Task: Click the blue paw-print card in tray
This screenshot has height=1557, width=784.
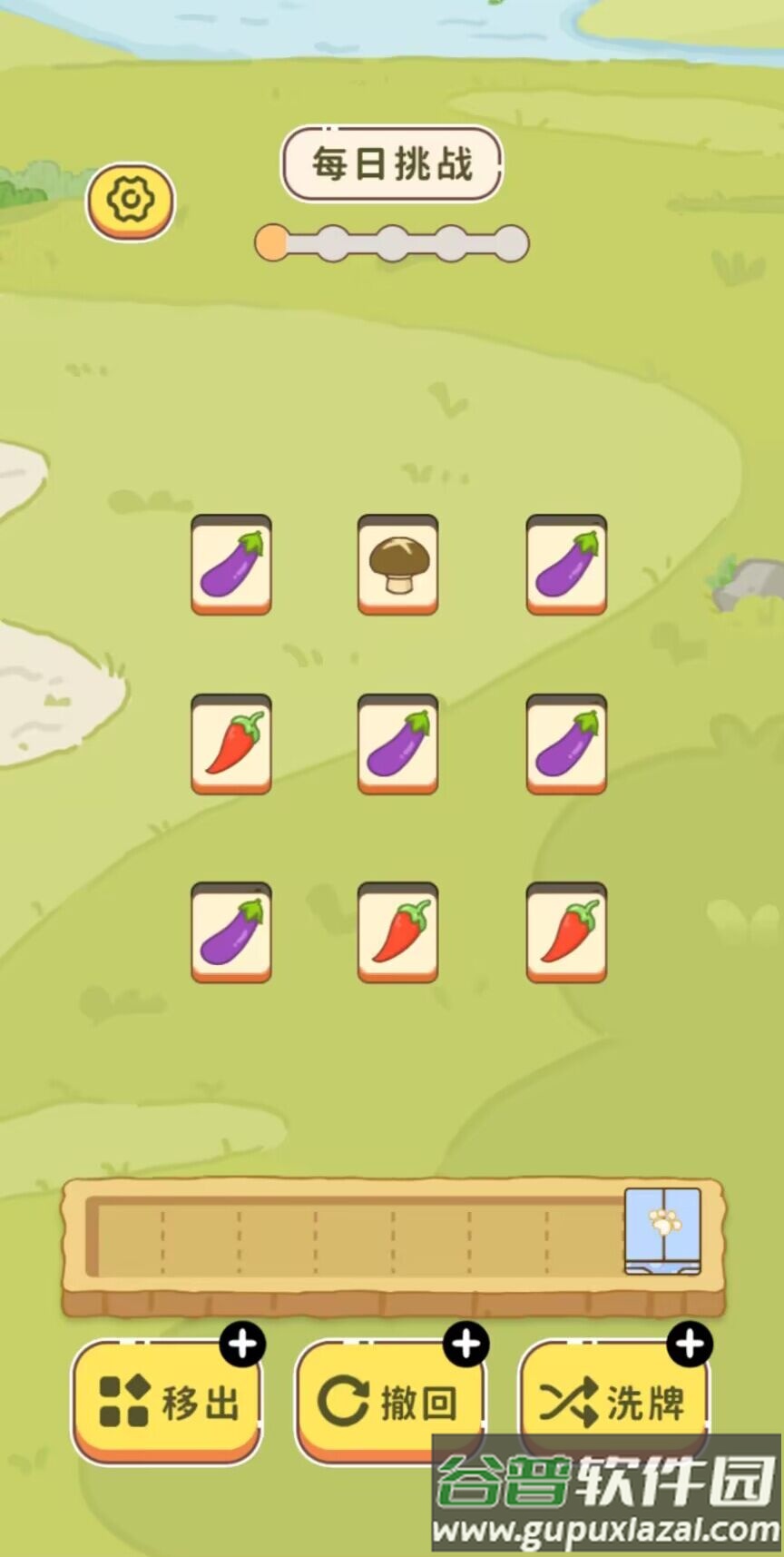Action: 662,1230
